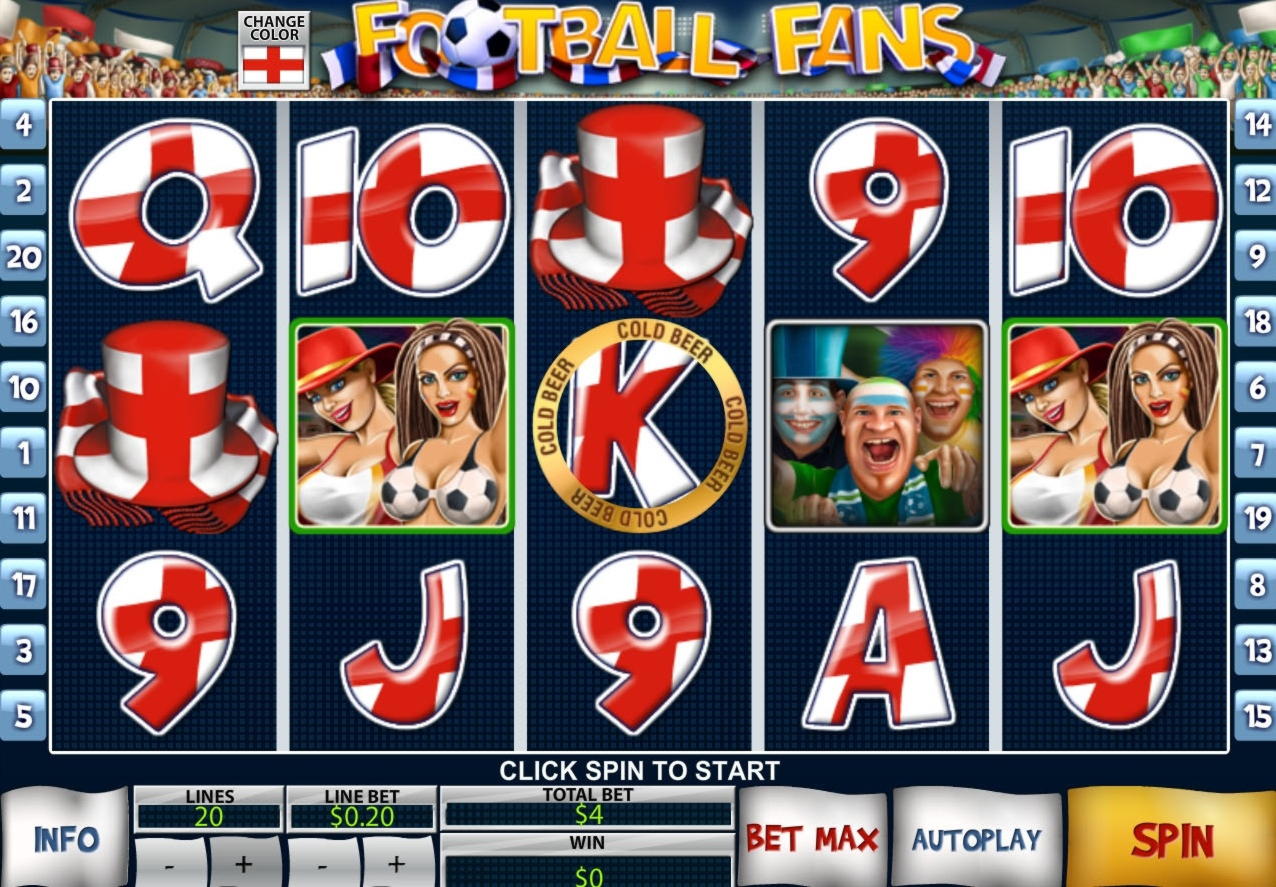The width and height of the screenshot is (1276, 887).
Task: Click the Change Color flag button
Action: point(273,50)
